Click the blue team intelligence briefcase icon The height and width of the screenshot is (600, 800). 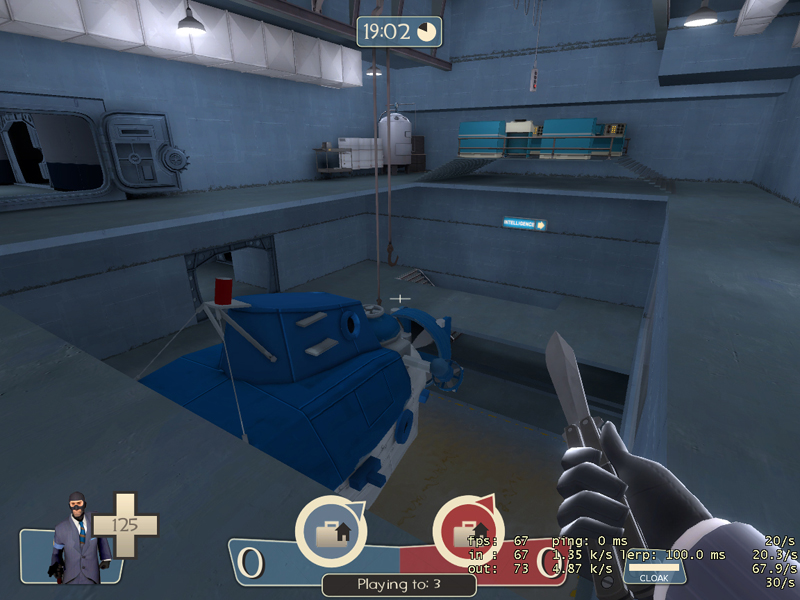[330, 531]
